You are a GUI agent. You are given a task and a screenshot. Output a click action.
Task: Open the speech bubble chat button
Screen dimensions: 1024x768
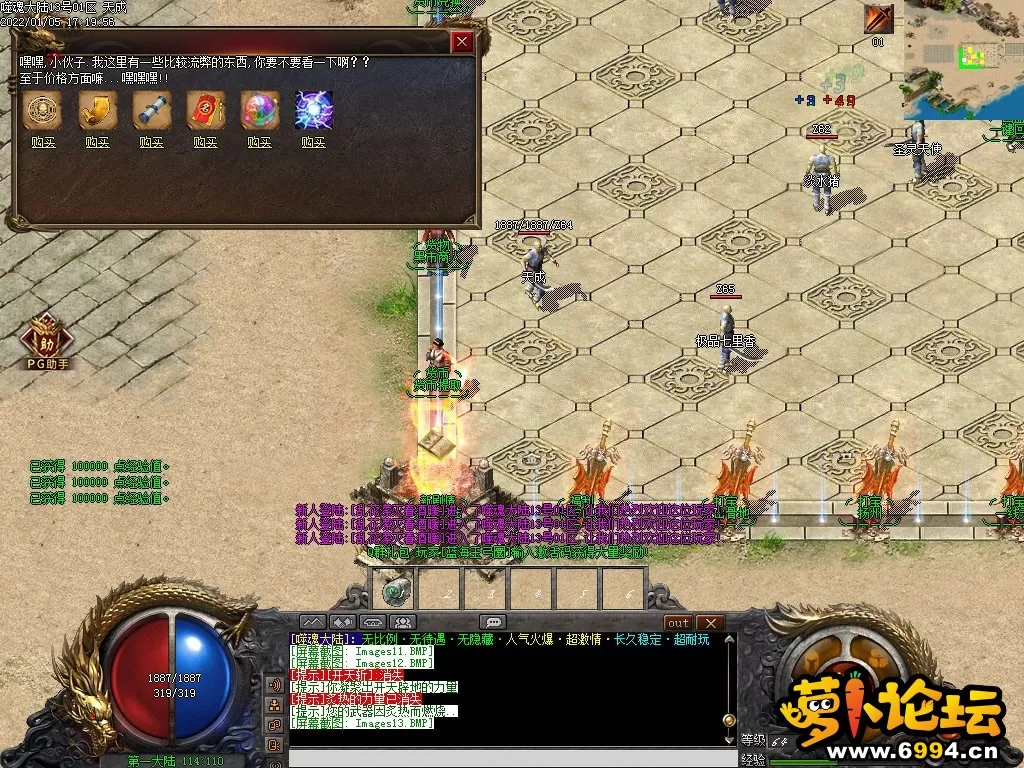492,622
